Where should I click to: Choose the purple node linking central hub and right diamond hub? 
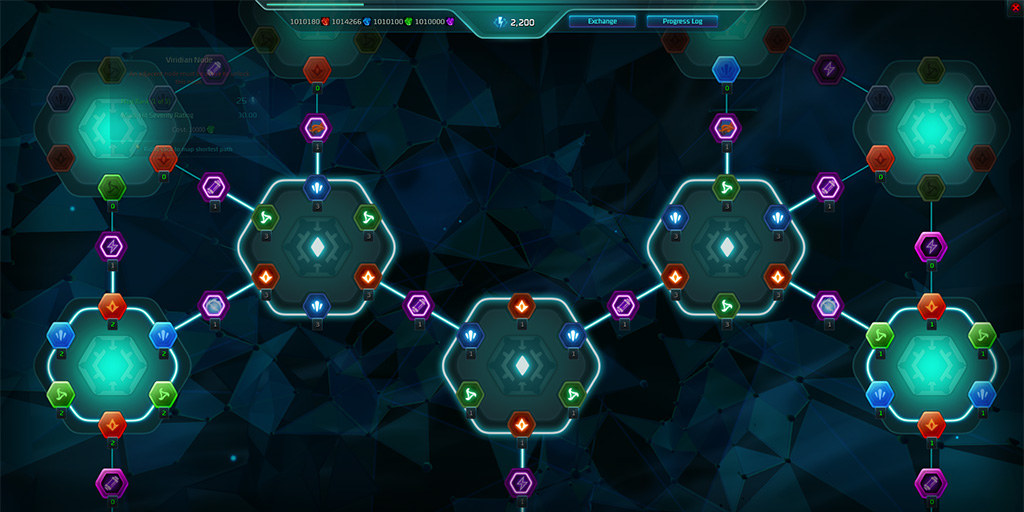click(x=623, y=305)
